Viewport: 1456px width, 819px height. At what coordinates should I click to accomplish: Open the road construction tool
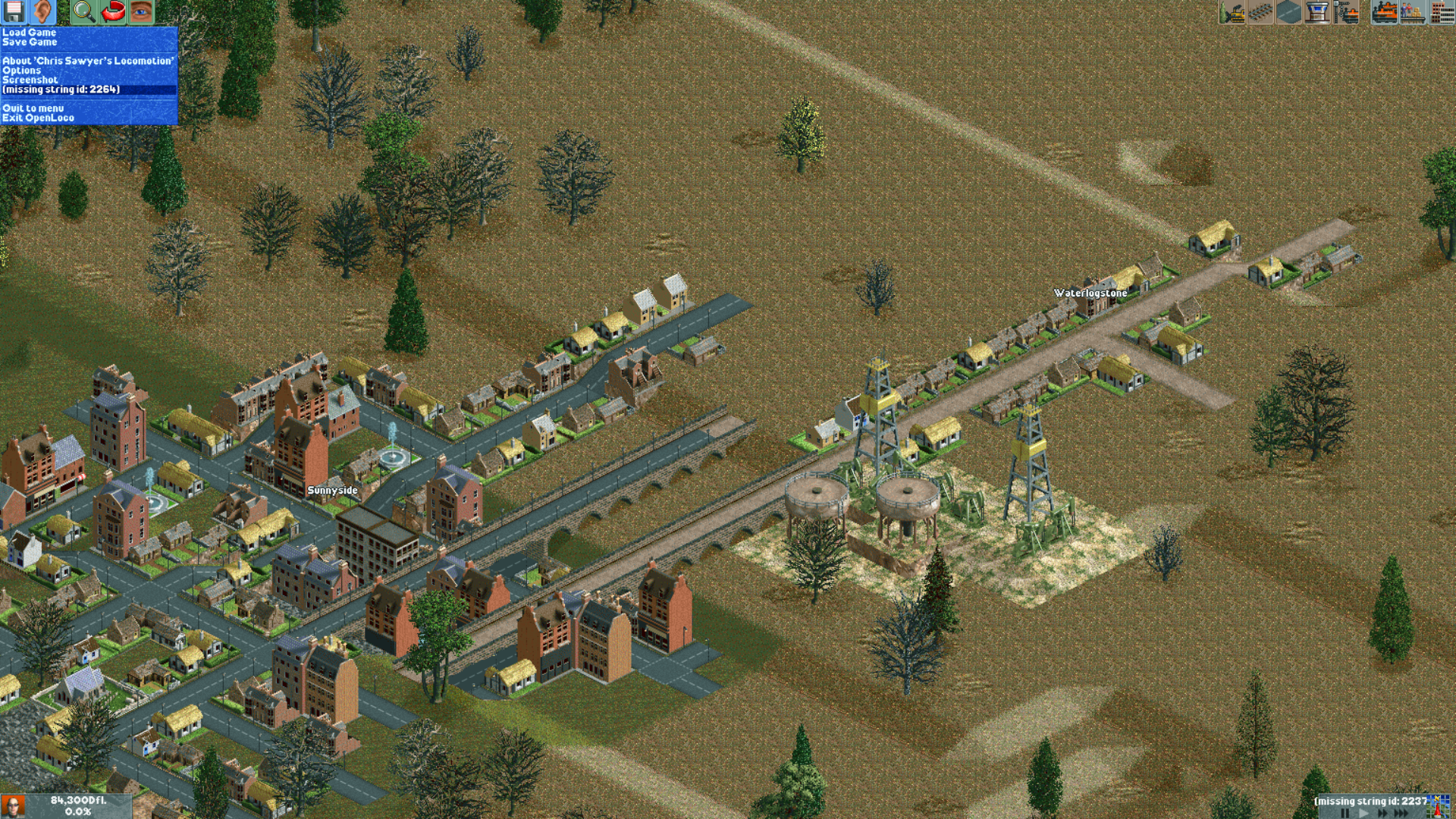[x=1288, y=12]
